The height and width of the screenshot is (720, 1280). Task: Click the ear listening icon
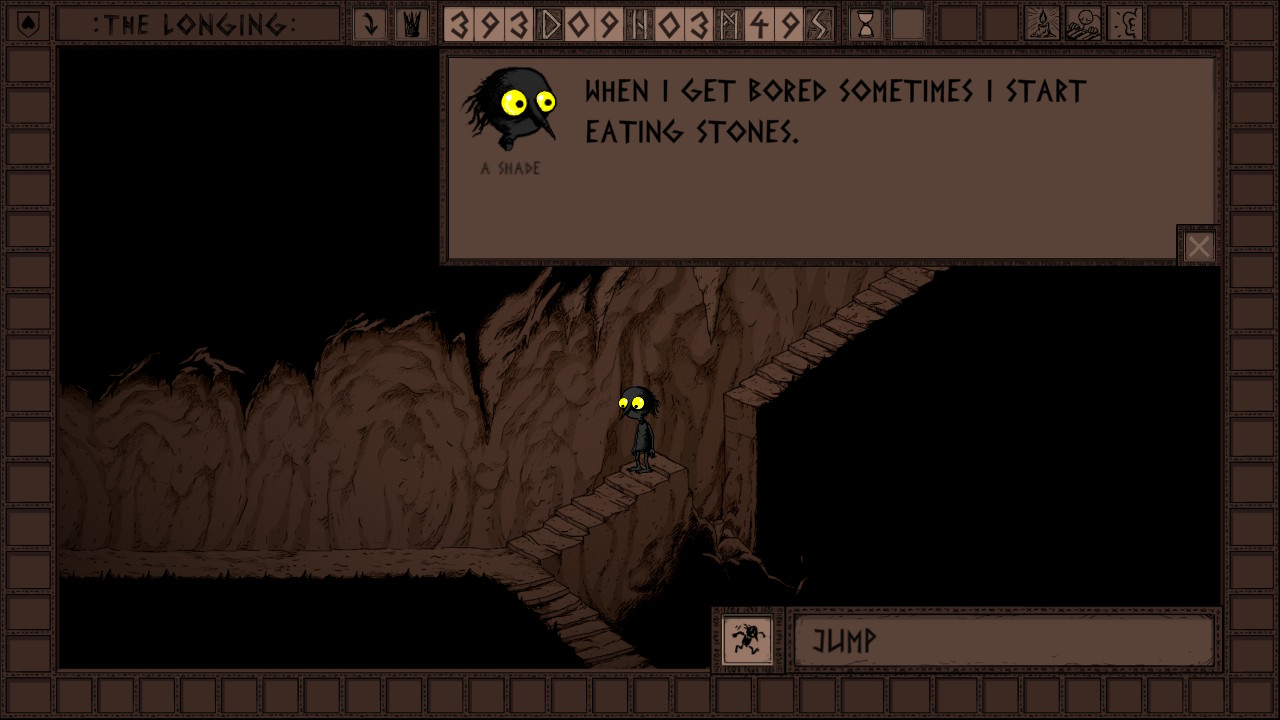[x=1126, y=24]
